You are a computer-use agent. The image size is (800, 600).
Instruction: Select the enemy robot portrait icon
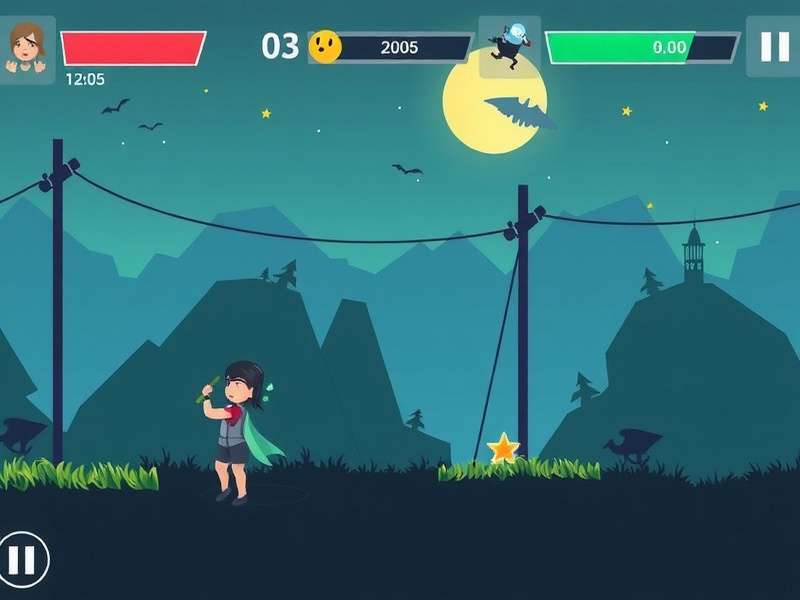coord(509,47)
